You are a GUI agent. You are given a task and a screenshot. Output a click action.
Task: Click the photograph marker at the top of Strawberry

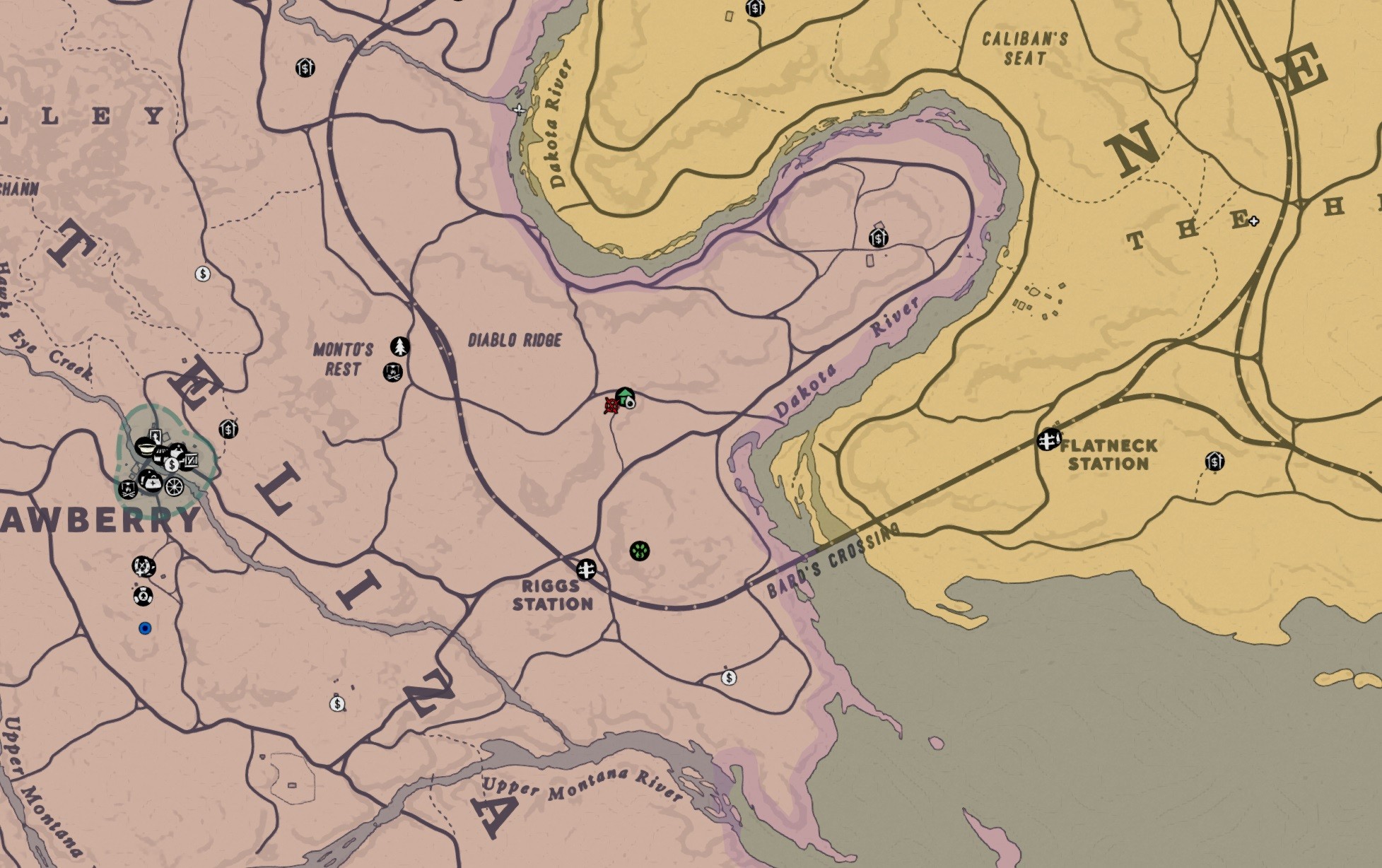coord(156,437)
